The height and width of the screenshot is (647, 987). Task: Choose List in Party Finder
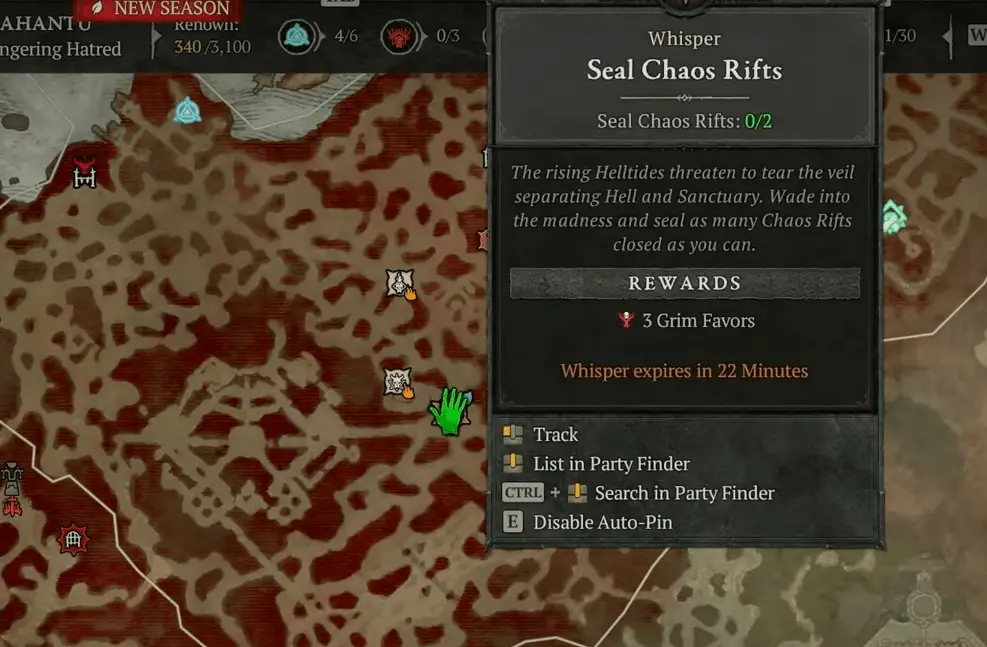point(611,463)
